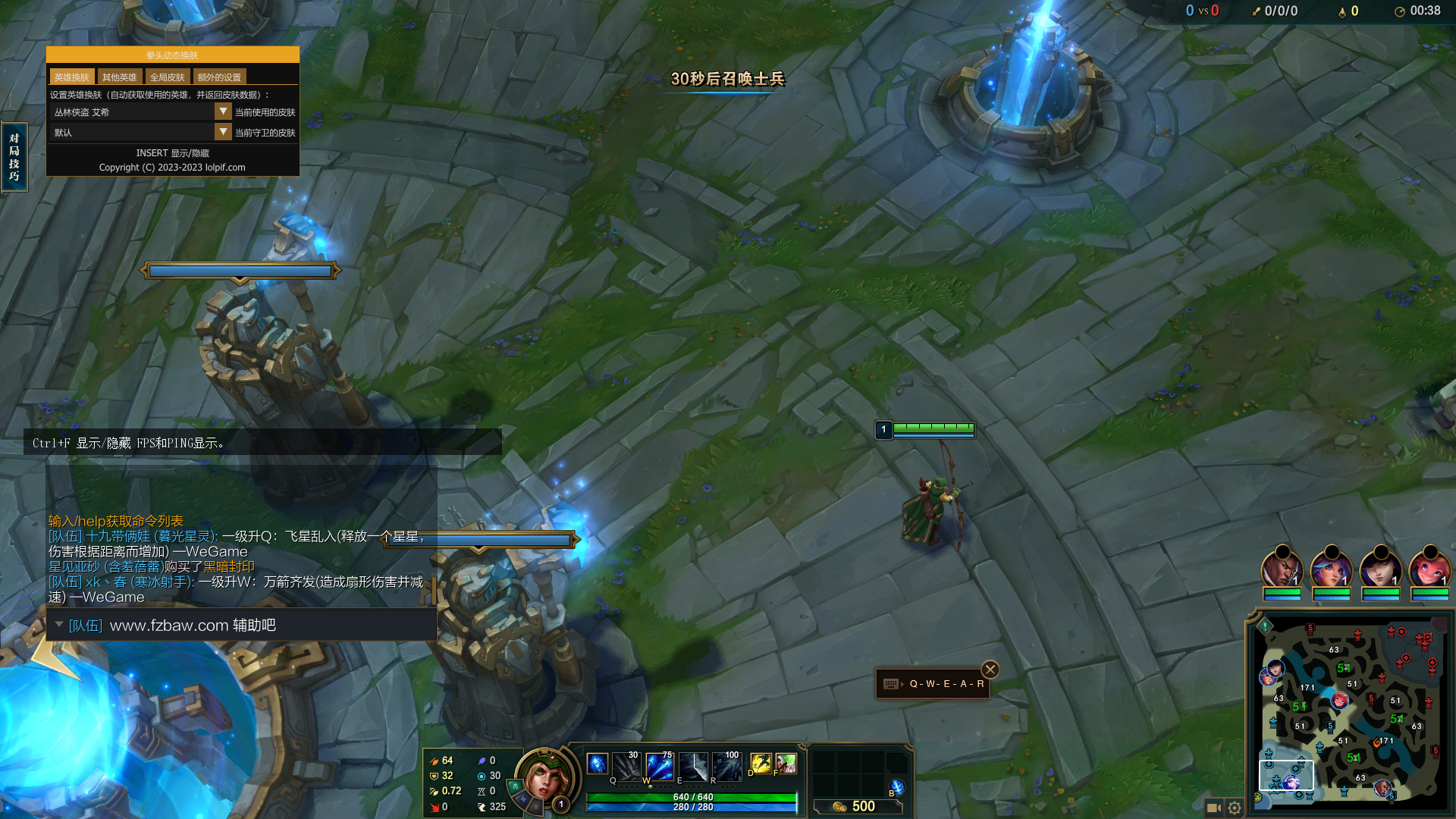Click Ashe's champion portrait
This screenshot has height=819, width=1456.
click(541, 775)
